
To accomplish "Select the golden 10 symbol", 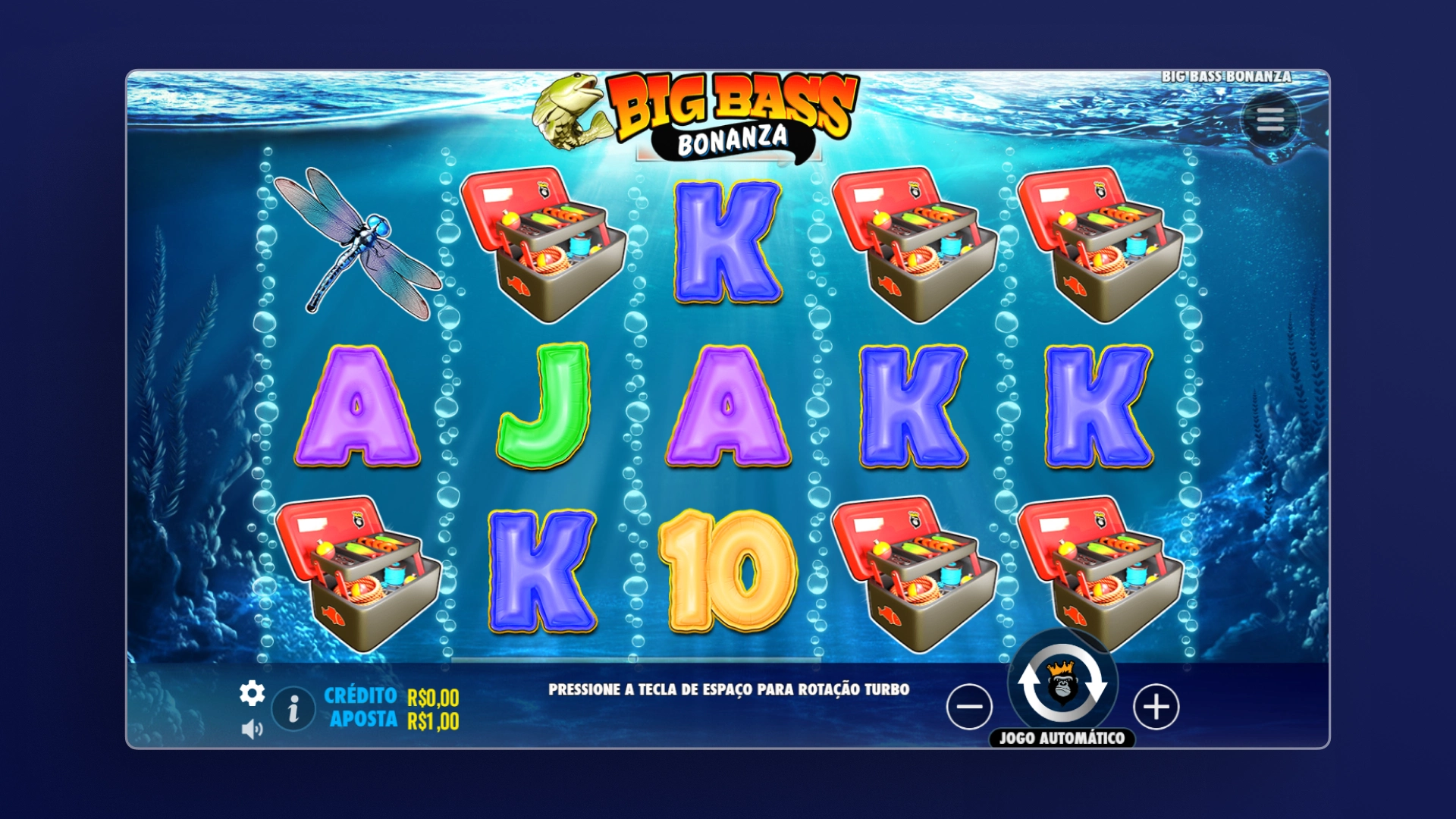I will pyautogui.click(x=730, y=574).
